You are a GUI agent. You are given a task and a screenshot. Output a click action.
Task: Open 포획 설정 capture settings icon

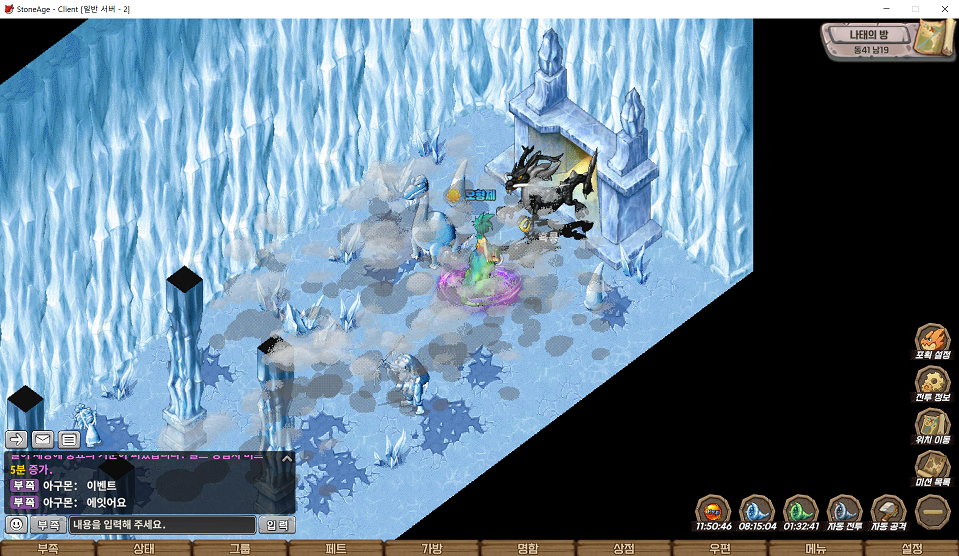tap(932, 340)
